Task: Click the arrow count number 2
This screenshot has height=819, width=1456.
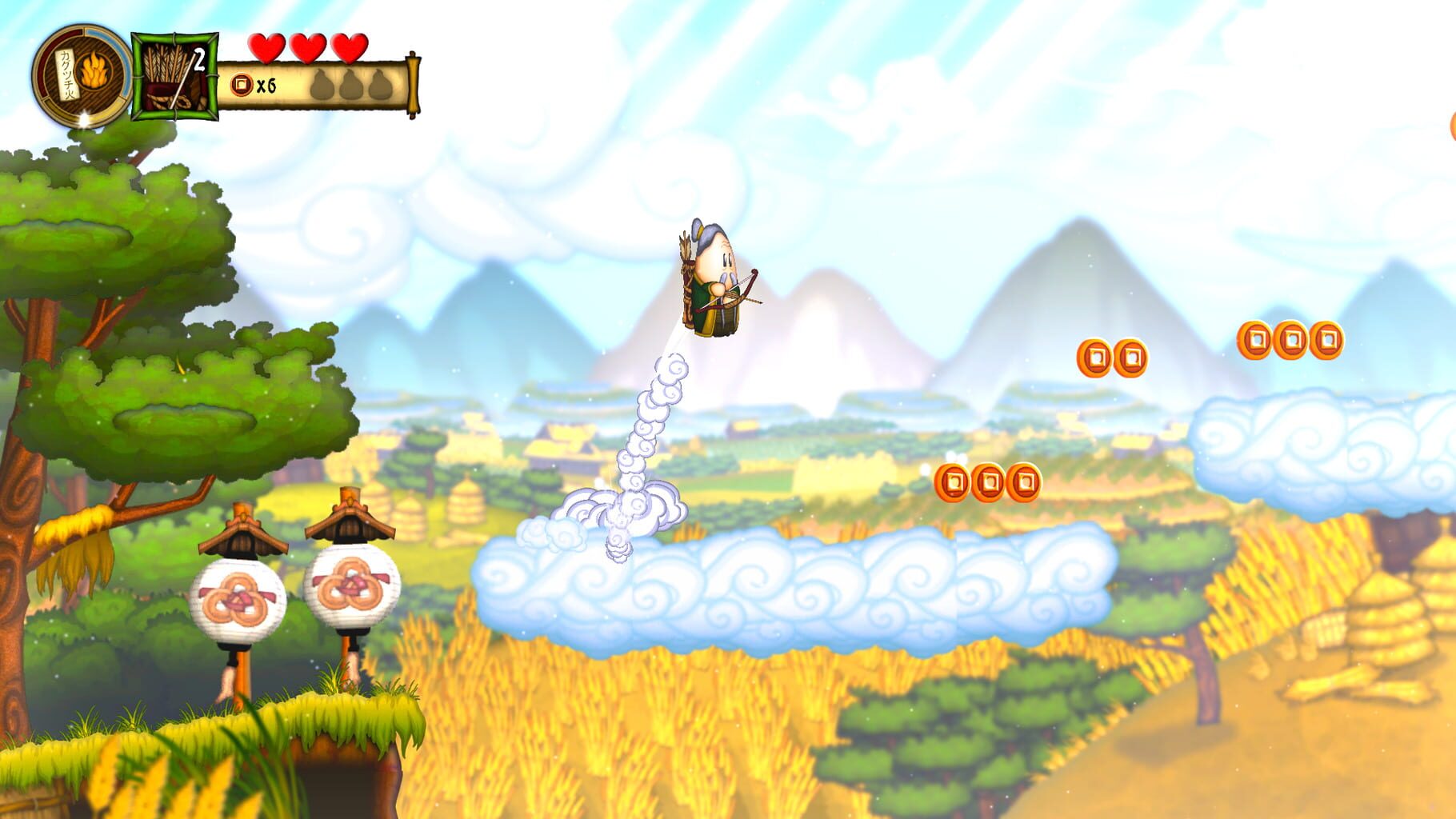Action: [200, 58]
